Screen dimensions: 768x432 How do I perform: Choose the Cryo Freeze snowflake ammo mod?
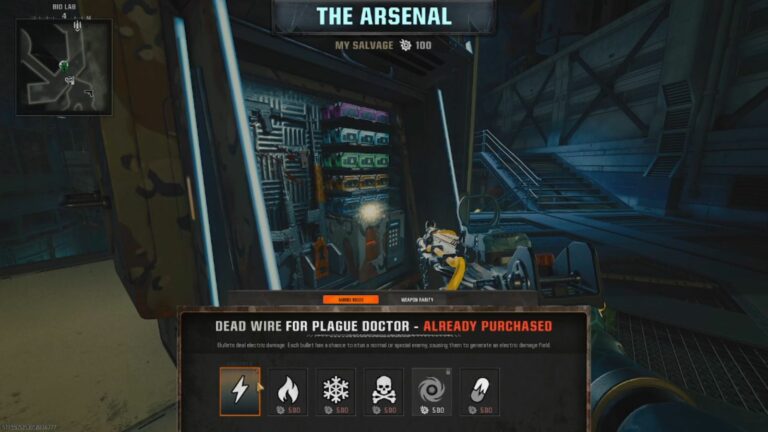click(x=336, y=390)
